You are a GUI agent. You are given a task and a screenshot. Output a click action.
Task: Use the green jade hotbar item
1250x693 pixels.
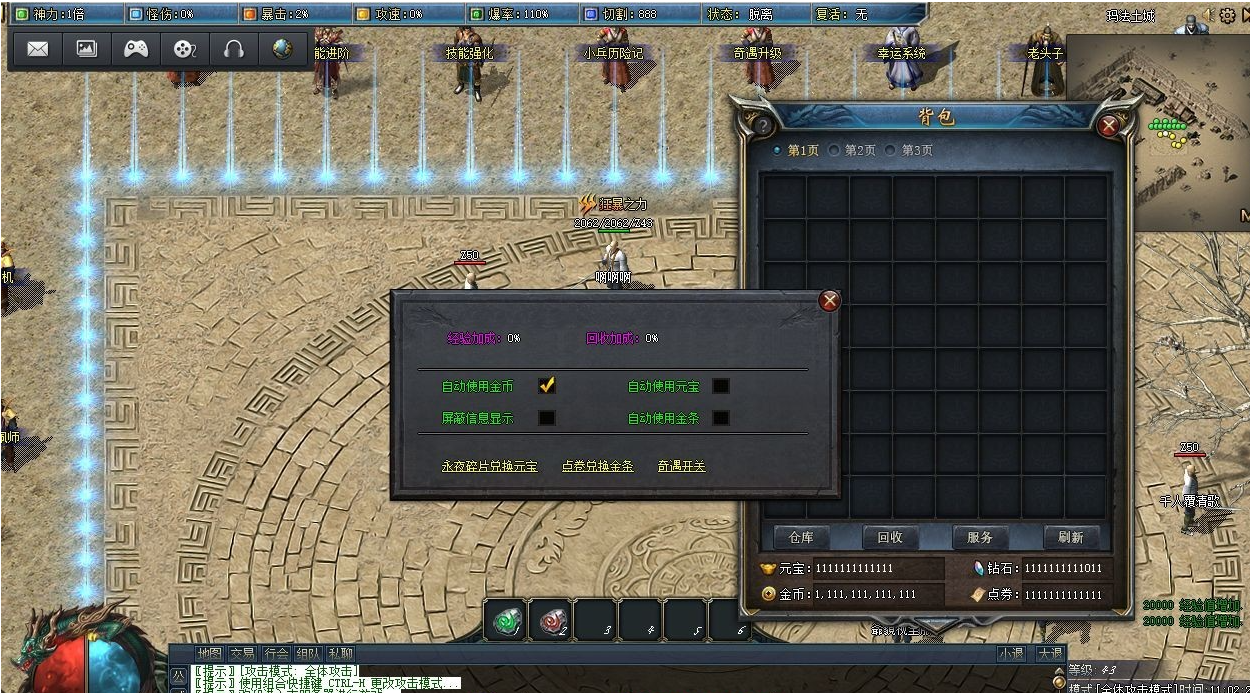coord(506,620)
